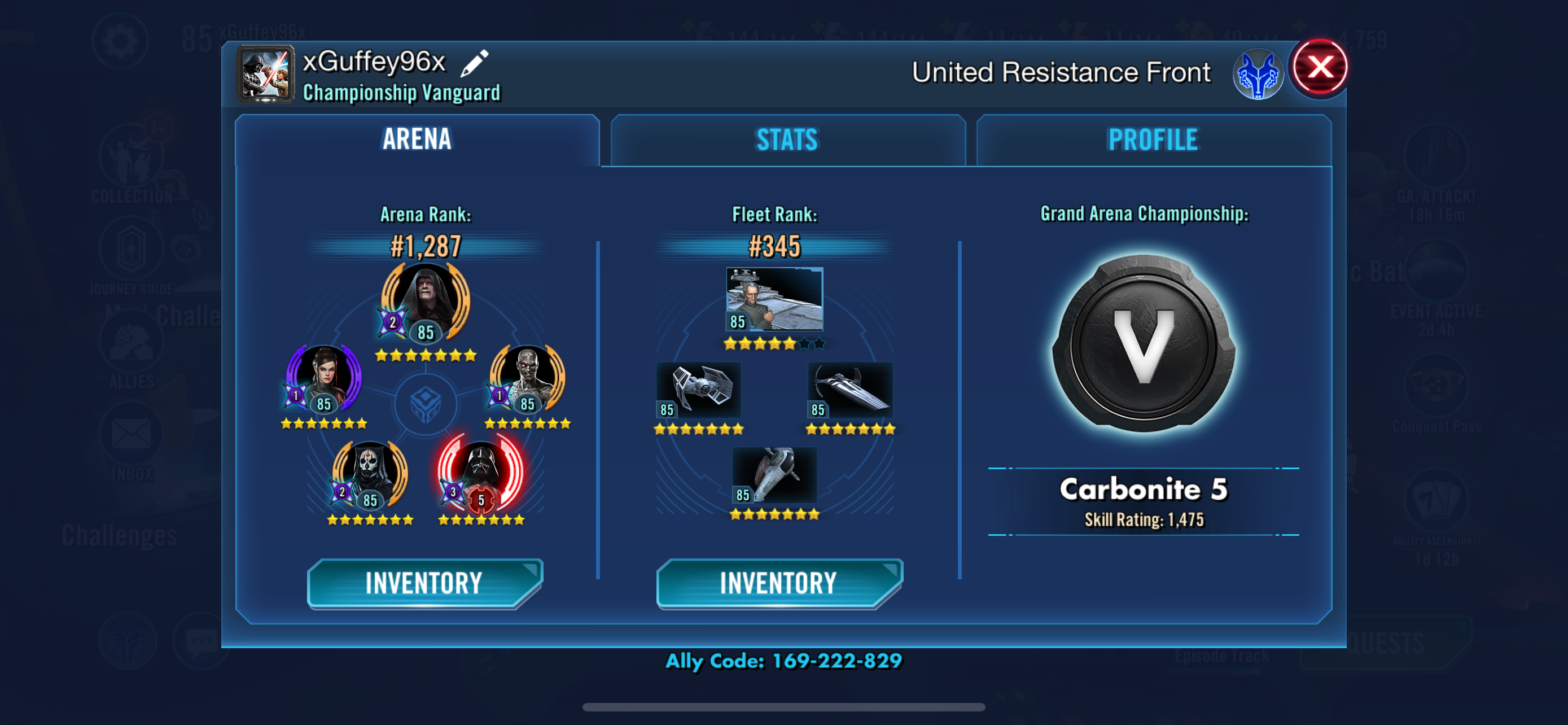Switch to the Stats tab

(786, 140)
